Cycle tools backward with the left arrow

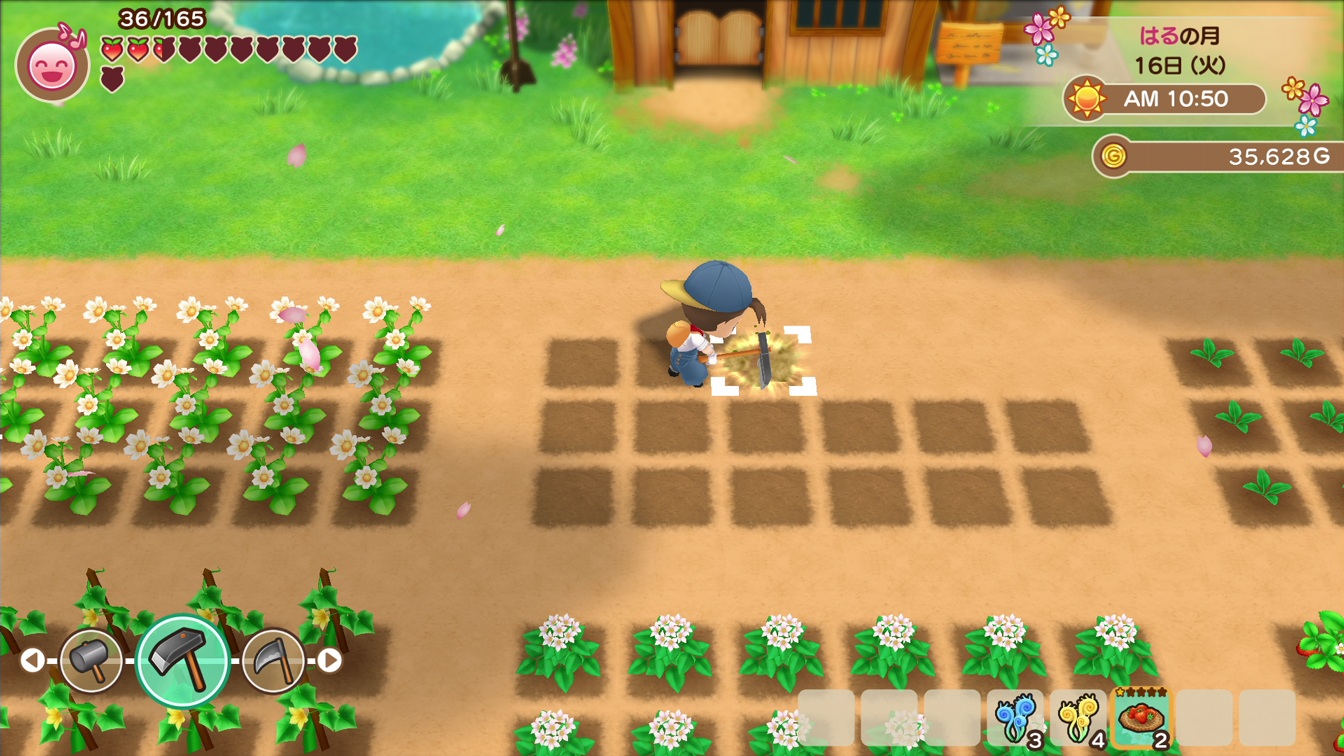coord(34,658)
